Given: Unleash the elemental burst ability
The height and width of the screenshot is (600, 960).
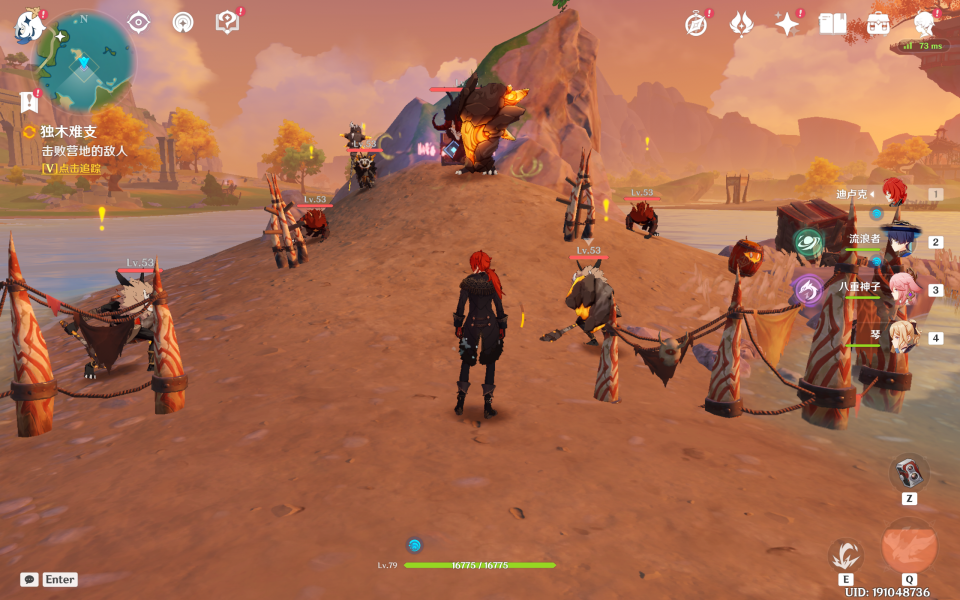Looking at the screenshot, I should (x=909, y=547).
